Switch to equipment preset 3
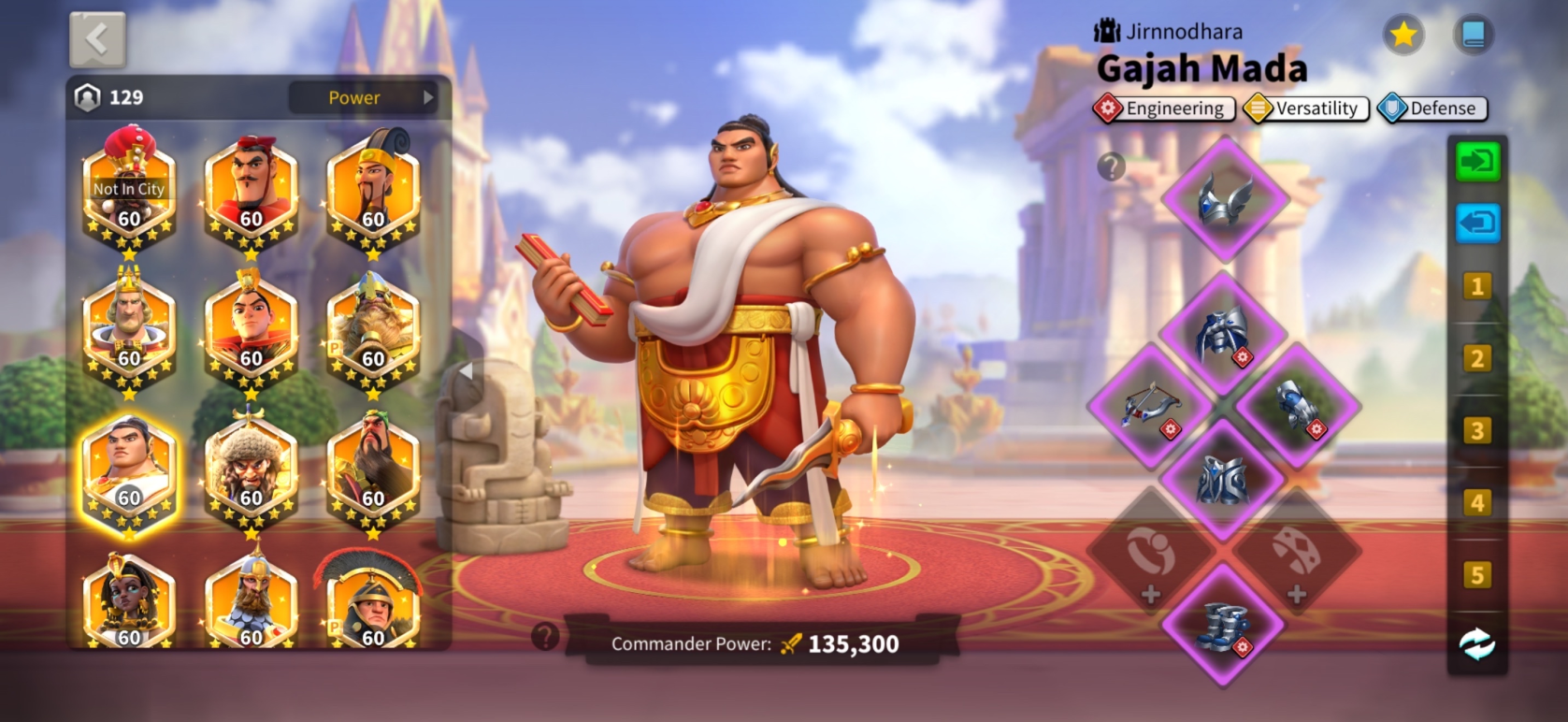 (1477, 430)
